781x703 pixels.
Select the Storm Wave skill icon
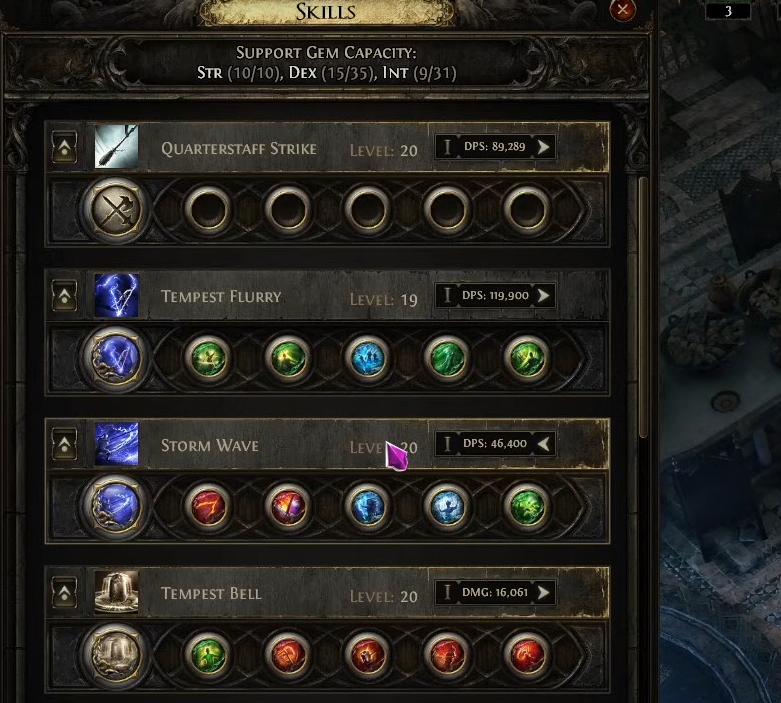[116, 445]
